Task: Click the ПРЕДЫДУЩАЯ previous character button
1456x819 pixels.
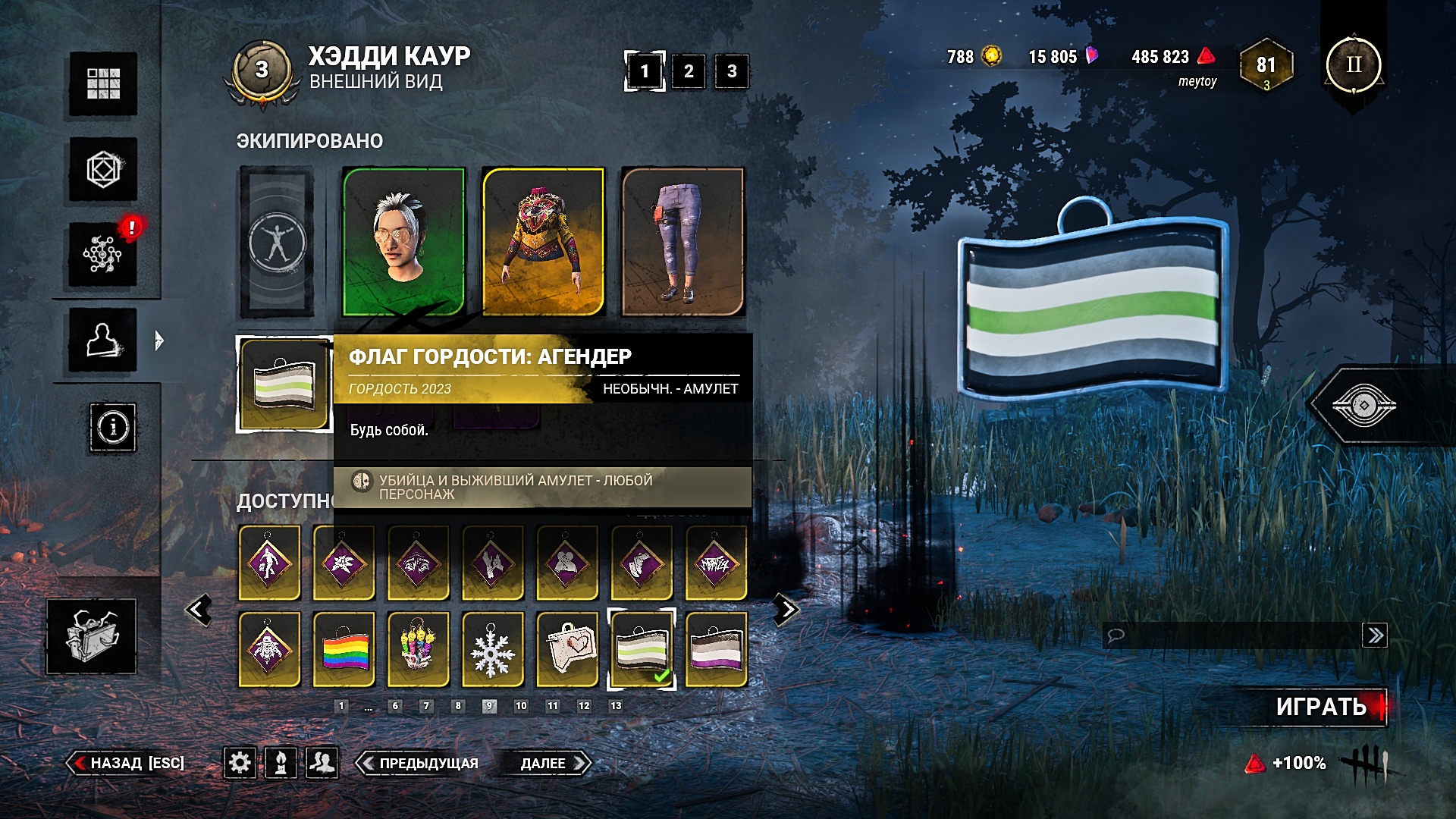Action: (420, 763)
